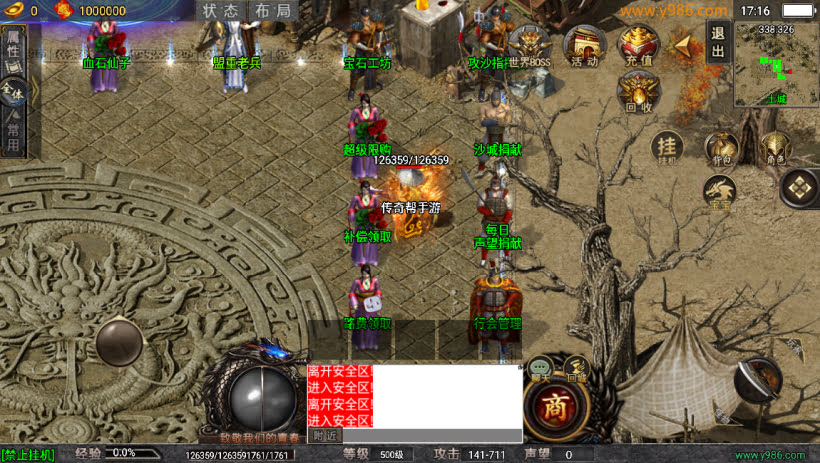Click the 退出 exit button

click(x=717, y=42)
